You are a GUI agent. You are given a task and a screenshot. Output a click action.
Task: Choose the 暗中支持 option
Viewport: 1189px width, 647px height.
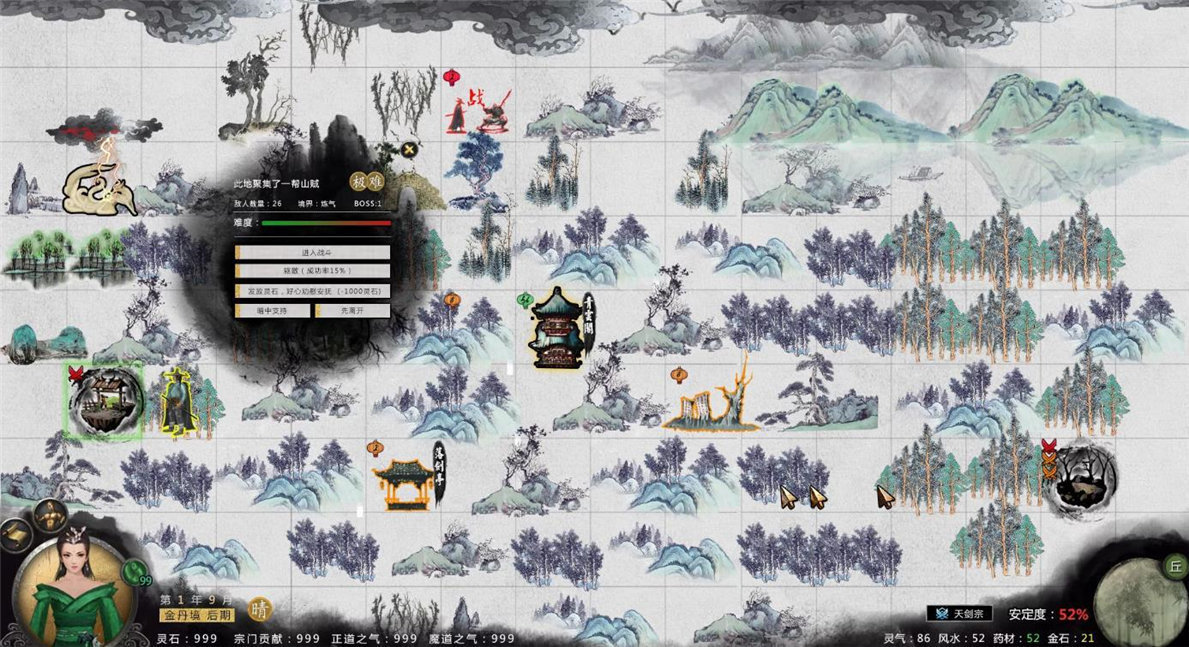[x=273, y=311]
